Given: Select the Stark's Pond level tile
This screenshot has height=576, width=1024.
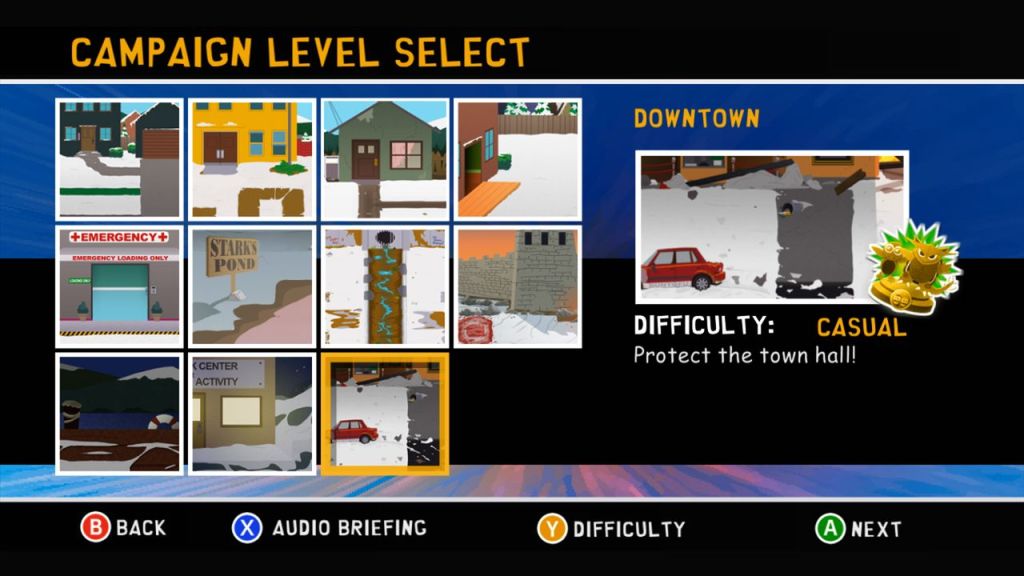Looking at the screenshot, I should coord(252,286).
